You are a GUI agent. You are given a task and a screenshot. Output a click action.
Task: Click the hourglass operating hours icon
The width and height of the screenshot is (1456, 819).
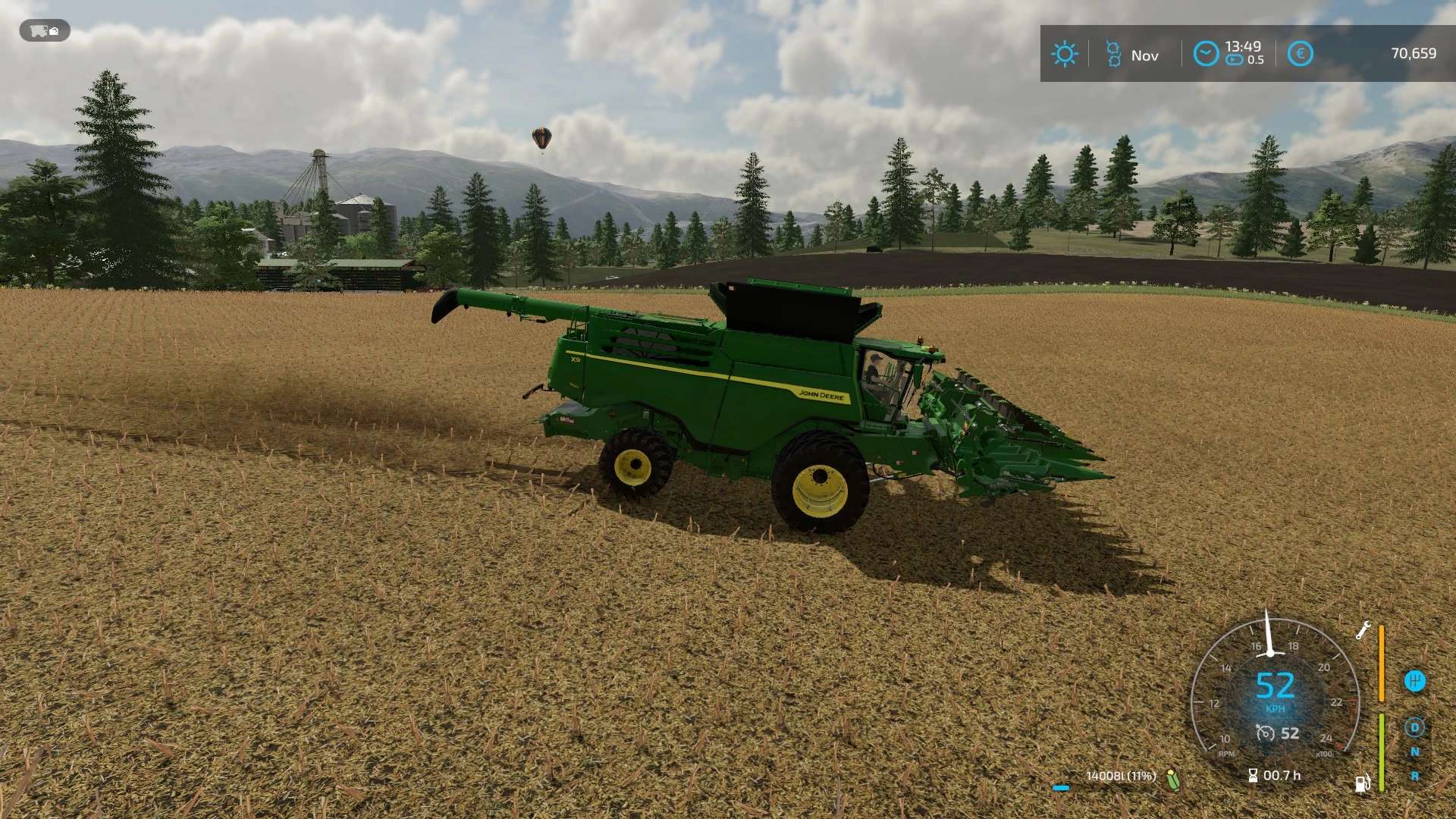[1253, 776]
